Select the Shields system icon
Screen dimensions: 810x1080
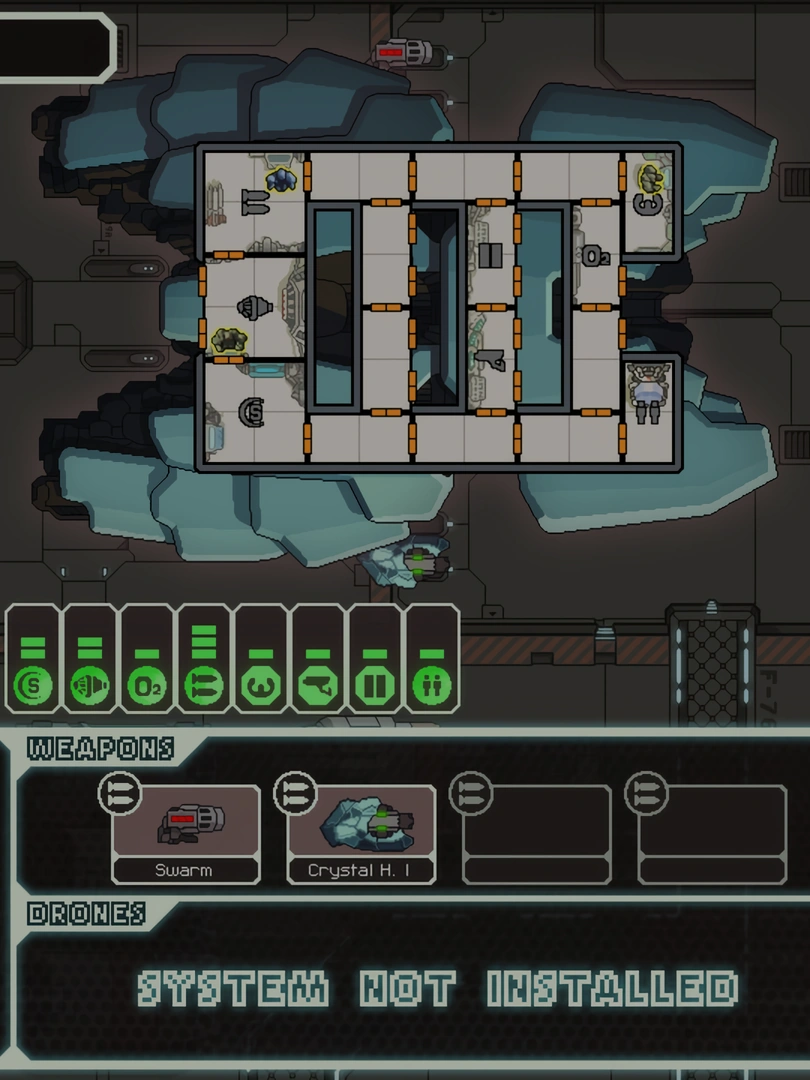point(33,687)
